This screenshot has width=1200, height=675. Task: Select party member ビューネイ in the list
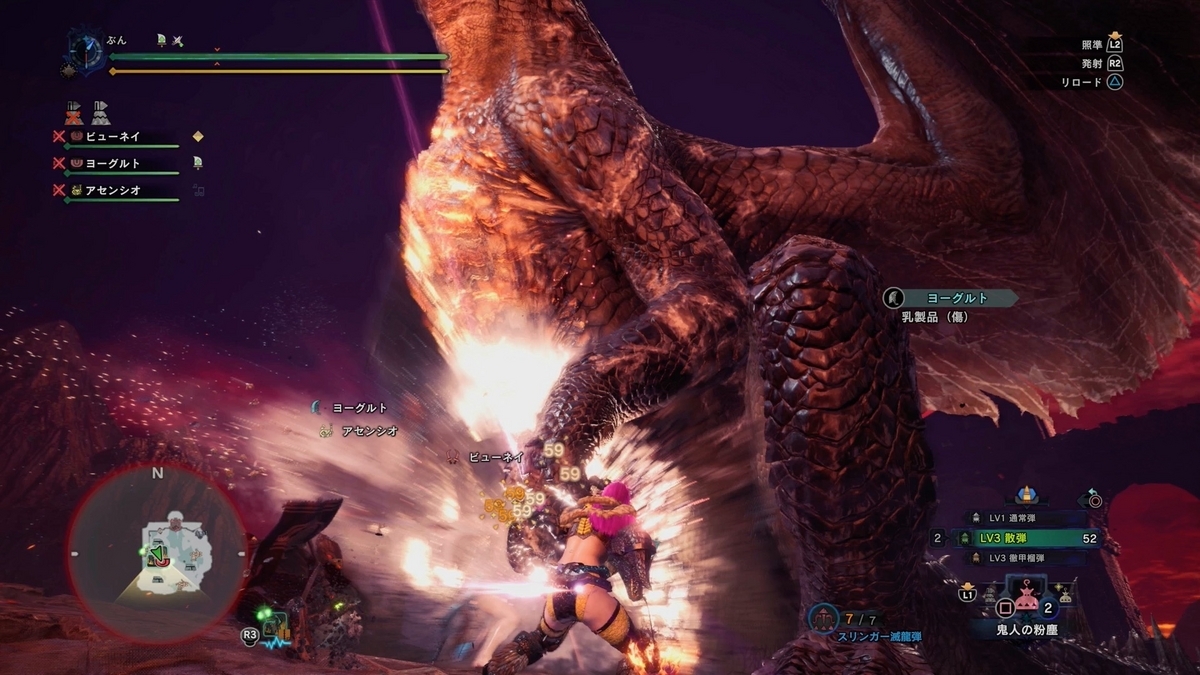tap(118, 136)
